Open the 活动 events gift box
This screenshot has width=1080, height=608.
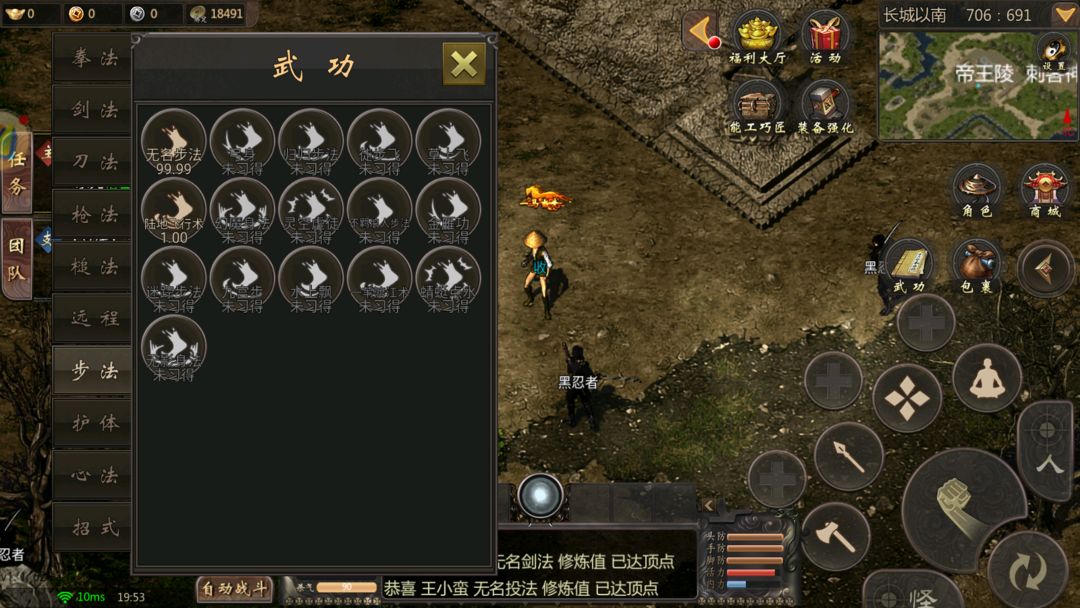click(825, 38)
